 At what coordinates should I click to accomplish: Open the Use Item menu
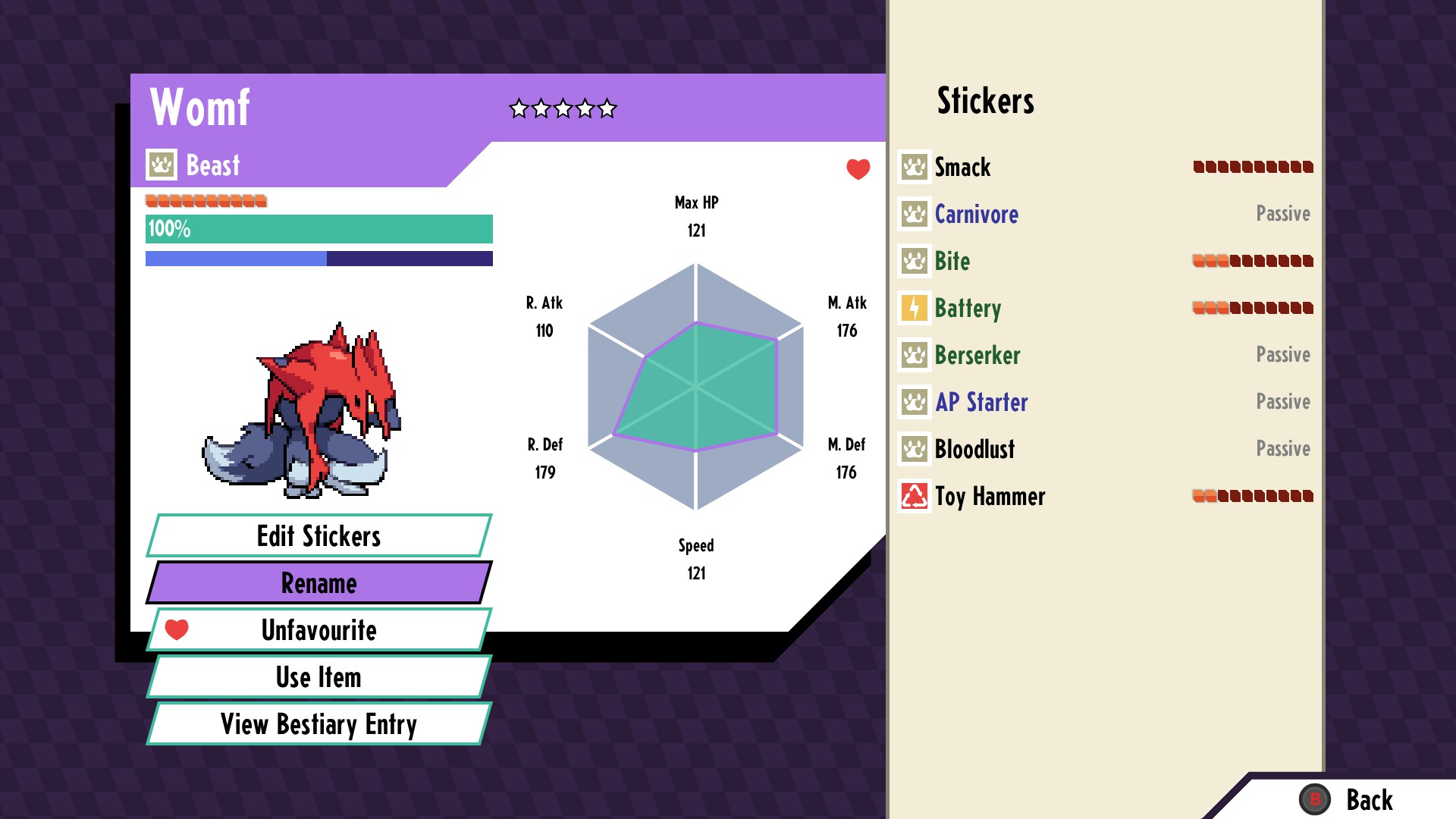point(318,677)
